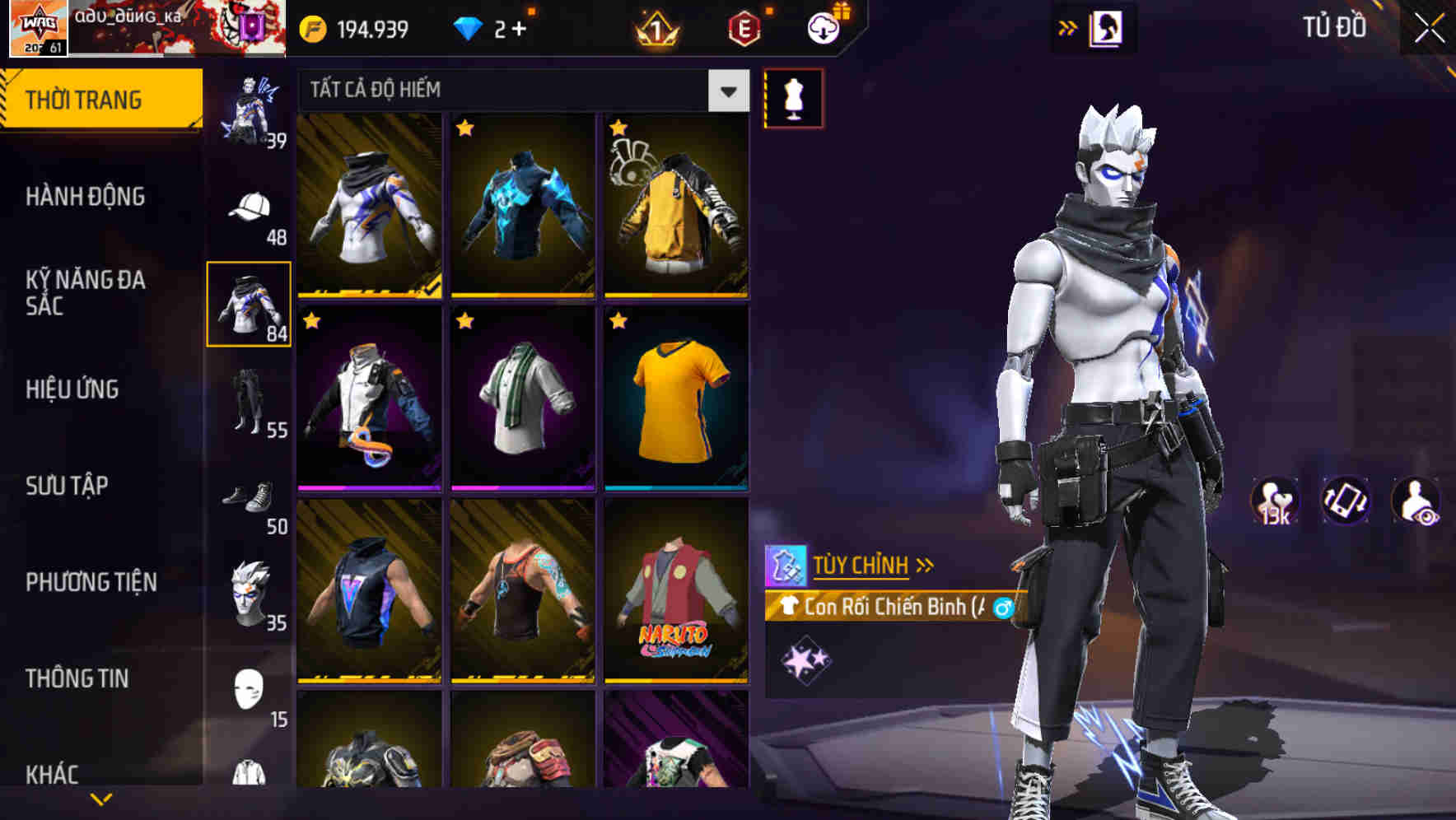
Task: Expand the sidebar with the bottom chevron arrow
Action: point(101,797)
